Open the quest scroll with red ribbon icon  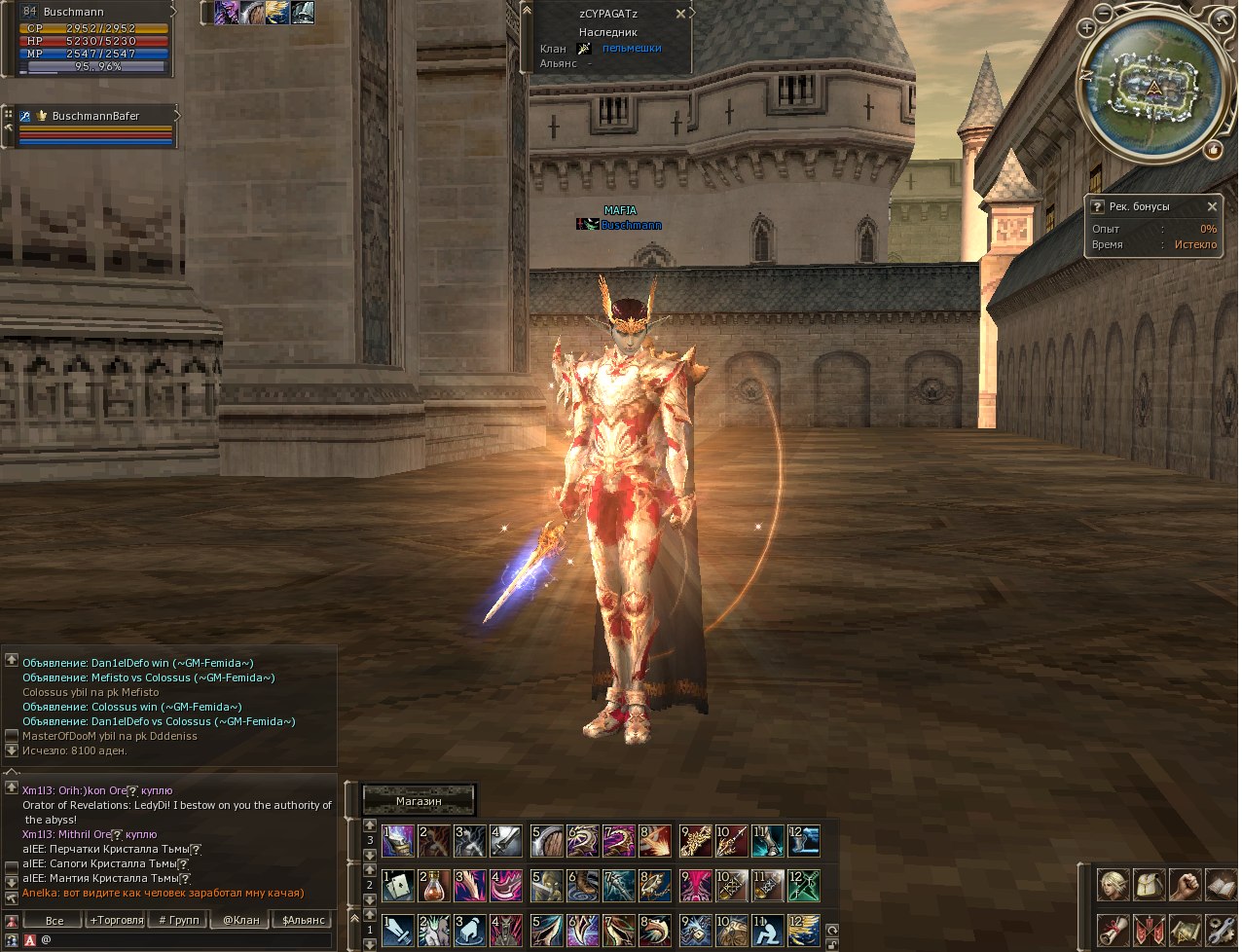[1114, 930]
